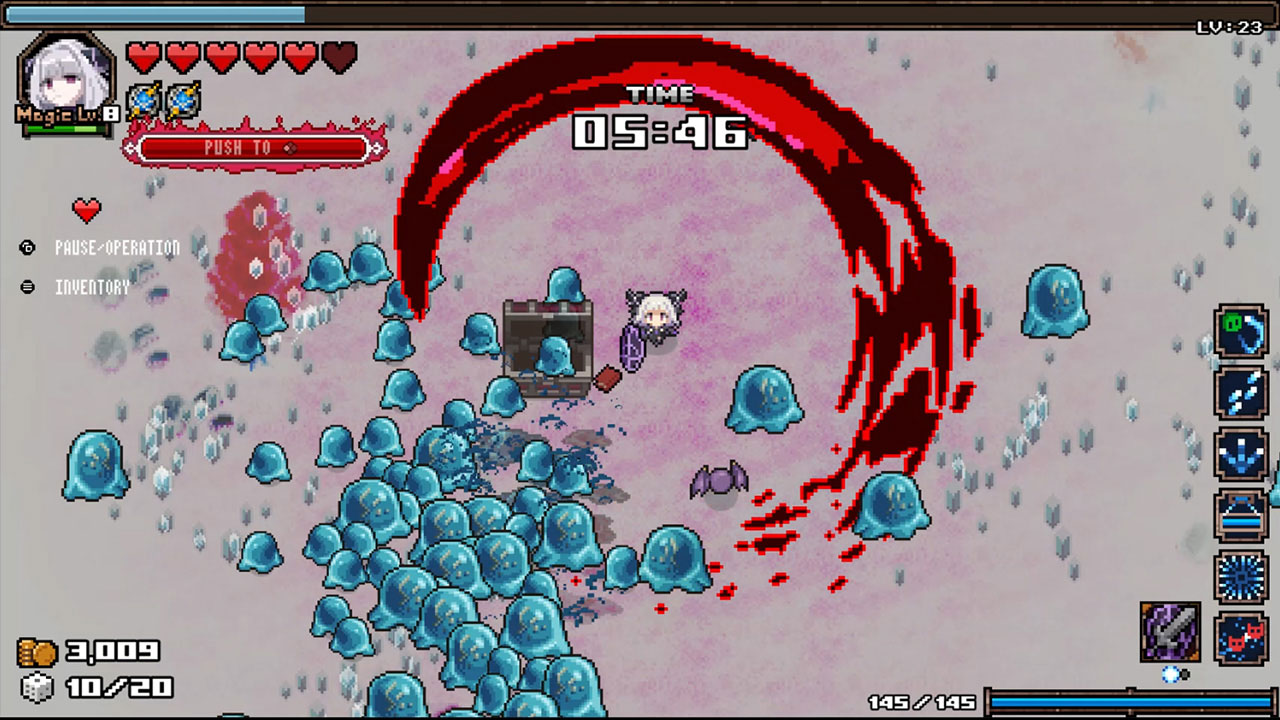Click the left arrow beside PUSH TO
This screenshot has width=1280, height=720.
click(131, 148)
